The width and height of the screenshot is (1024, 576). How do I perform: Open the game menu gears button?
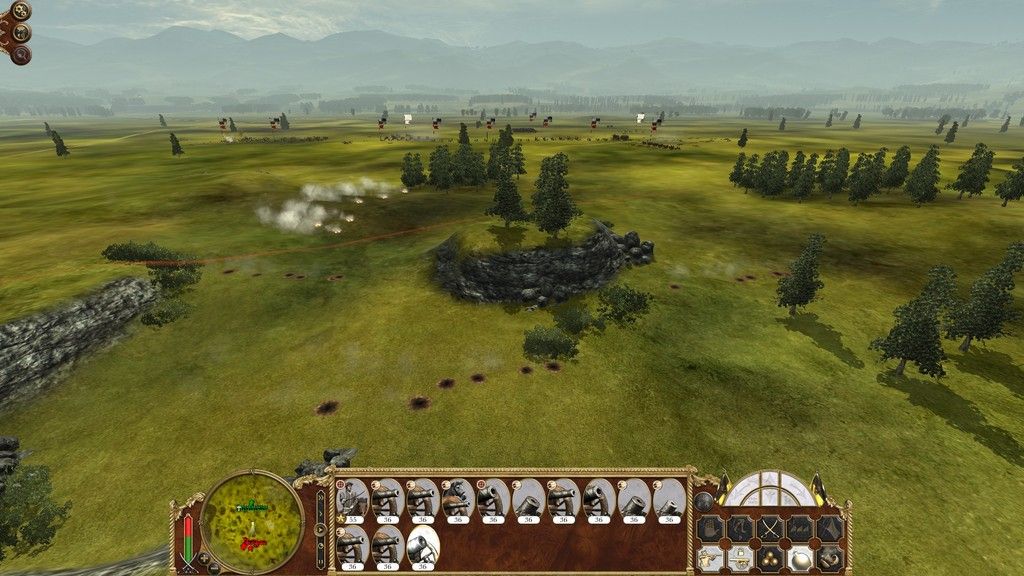[x=20, y=12]
